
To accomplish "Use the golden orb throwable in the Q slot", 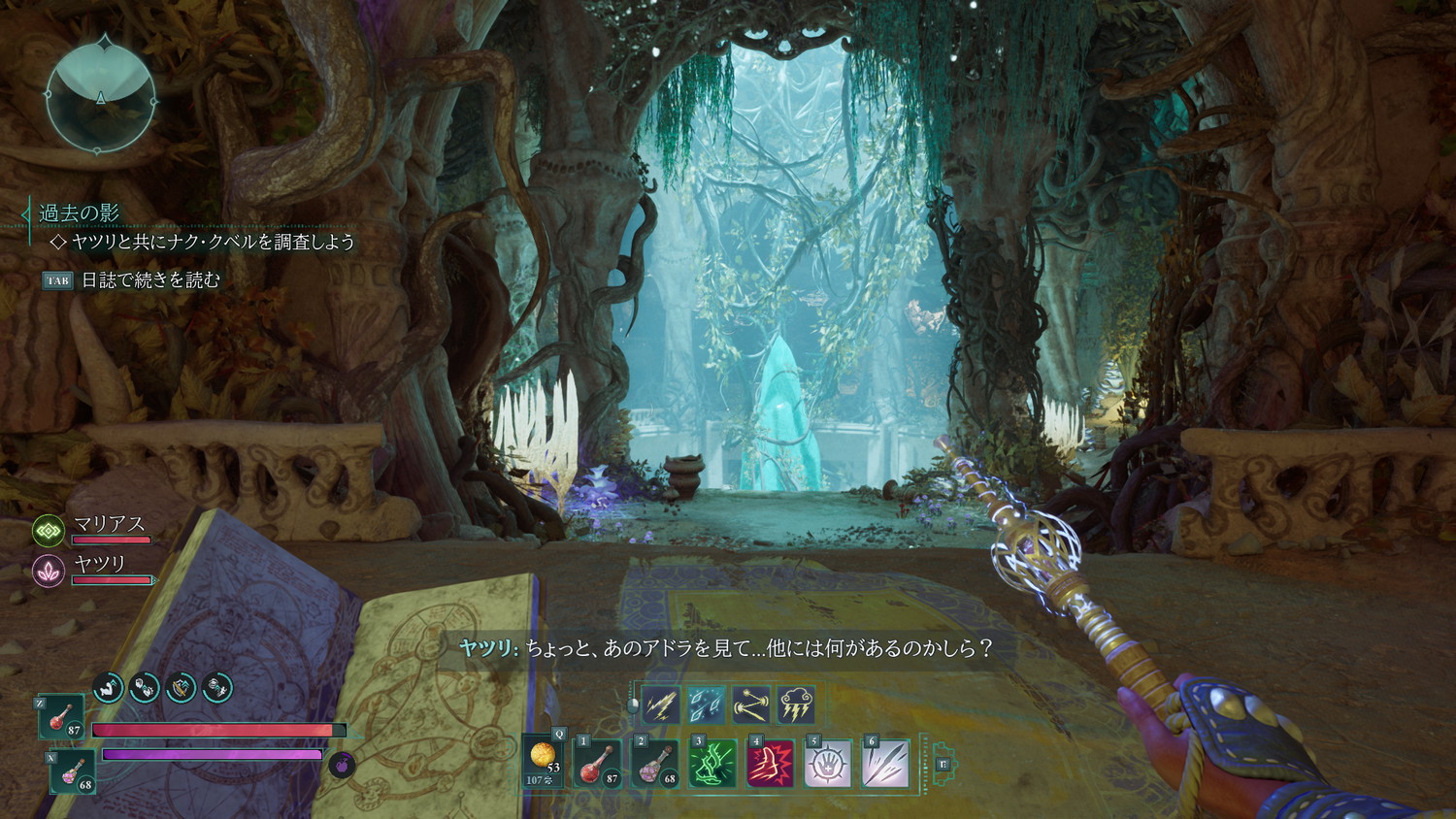I will pyautogui.click(x=544, y=760).
